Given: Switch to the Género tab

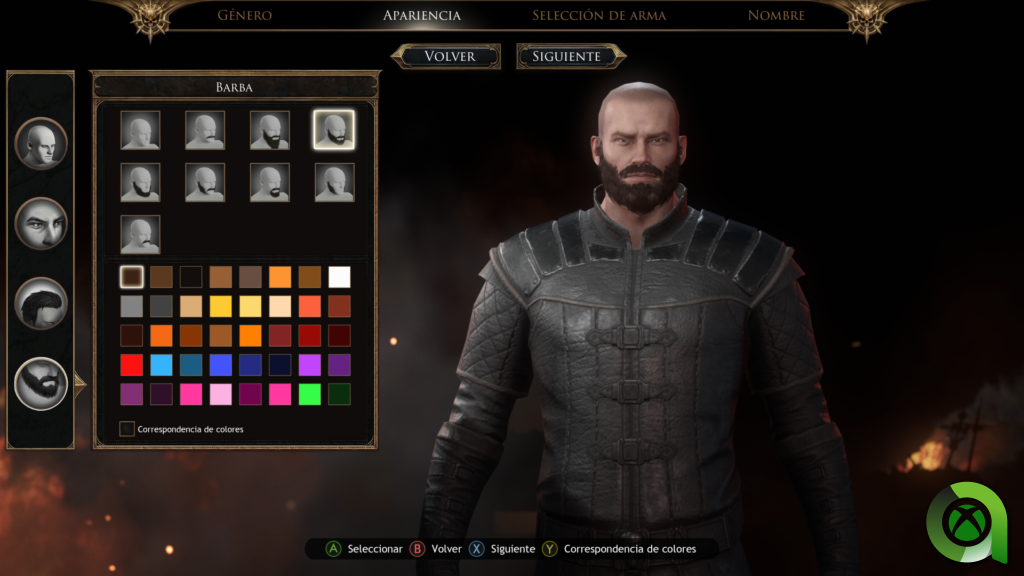Looking at the screenshot, I should pos(244,15).
